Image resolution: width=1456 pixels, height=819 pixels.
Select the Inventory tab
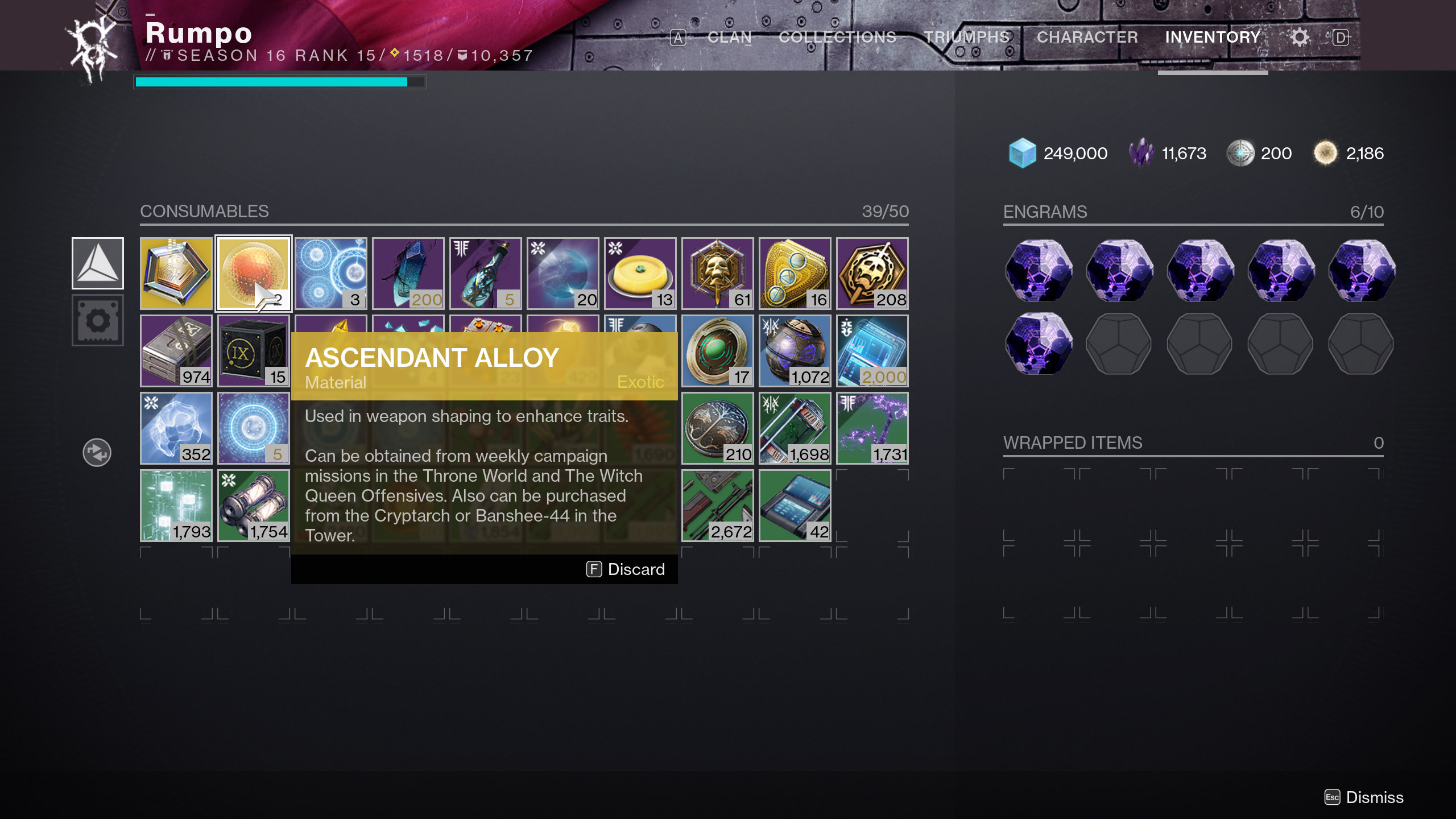1213,38
